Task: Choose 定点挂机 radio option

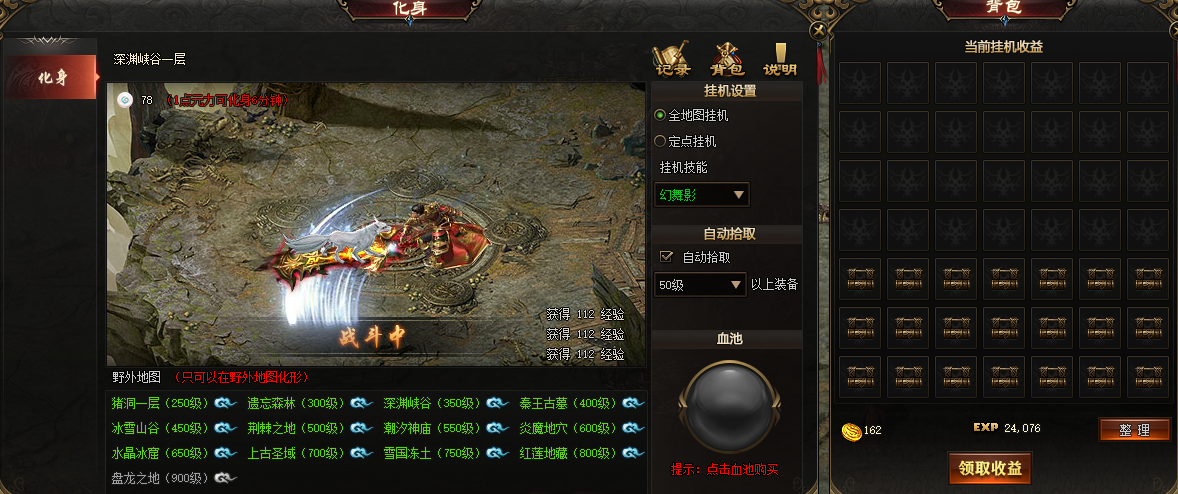Action: (x=660, y=142)
